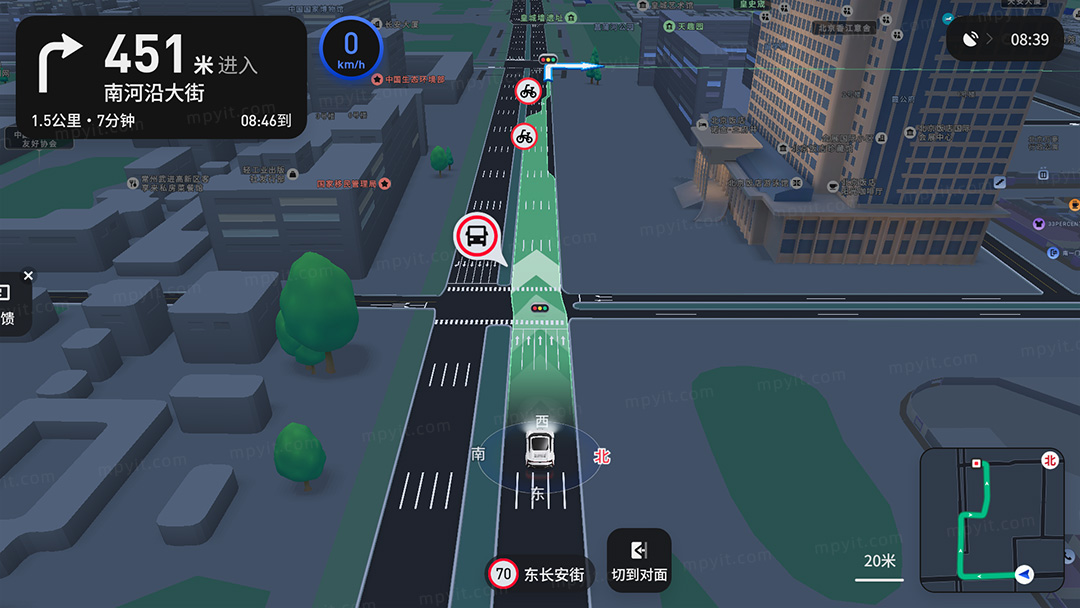Close the feedback side panel
The image size is (1080, 608).
(28, 275)
